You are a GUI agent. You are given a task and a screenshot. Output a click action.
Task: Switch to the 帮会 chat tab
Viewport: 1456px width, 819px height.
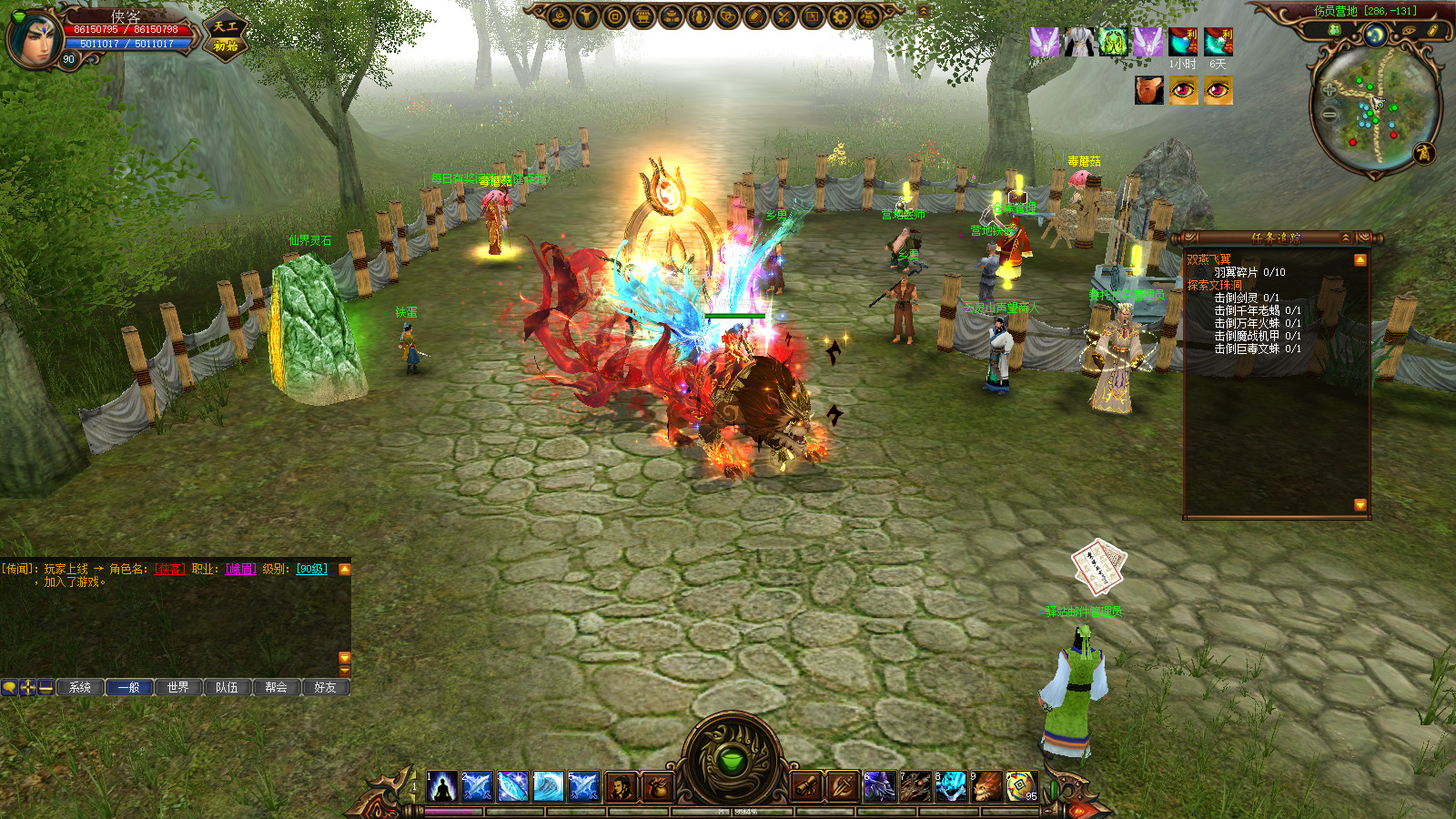277,687
